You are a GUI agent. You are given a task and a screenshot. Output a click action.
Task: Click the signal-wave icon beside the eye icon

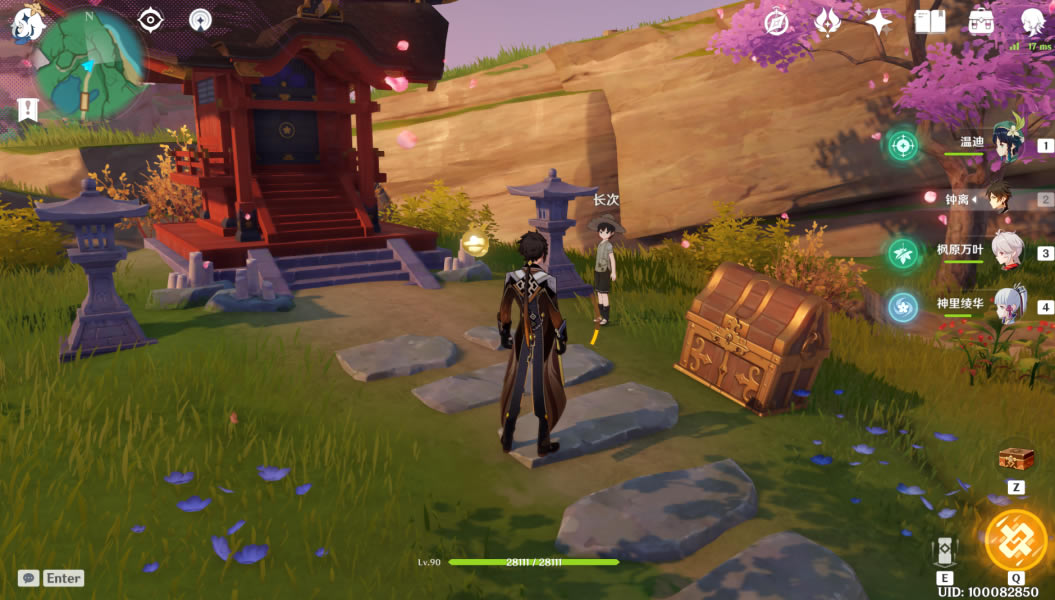click(x=200, y=19)
